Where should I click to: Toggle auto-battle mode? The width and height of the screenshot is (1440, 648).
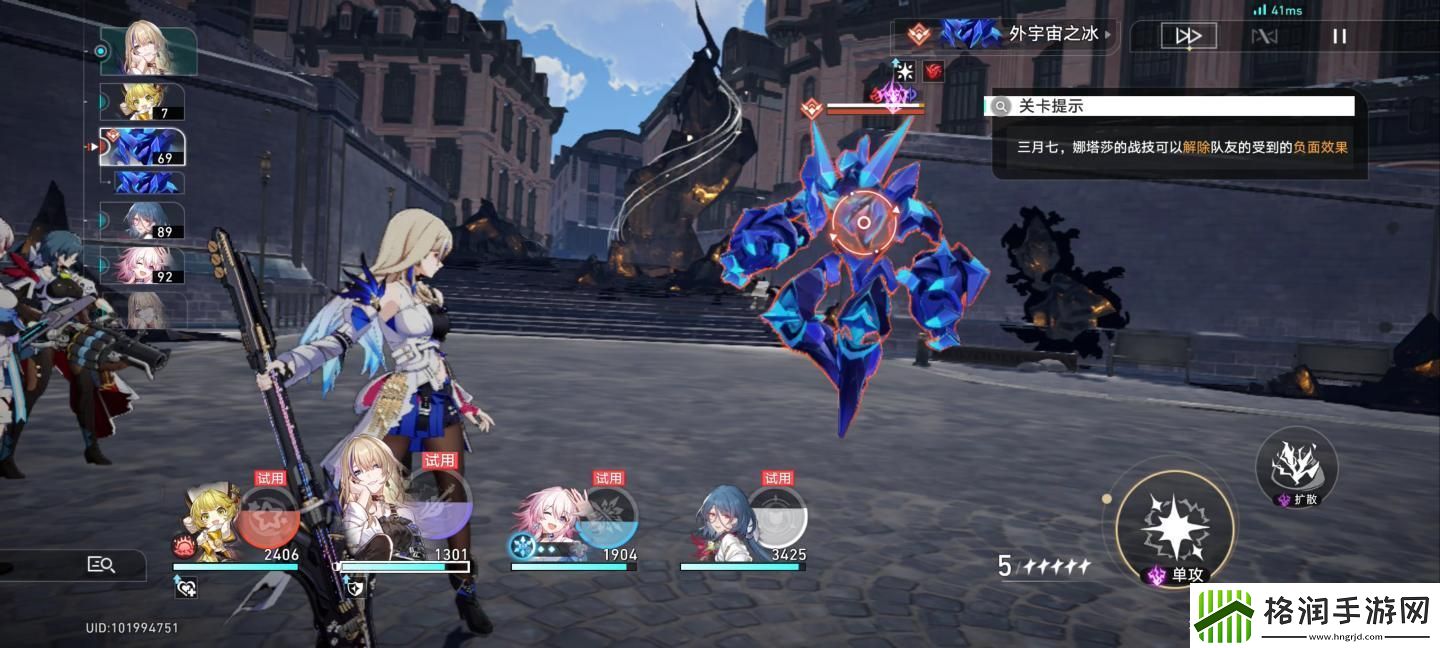1264,37
